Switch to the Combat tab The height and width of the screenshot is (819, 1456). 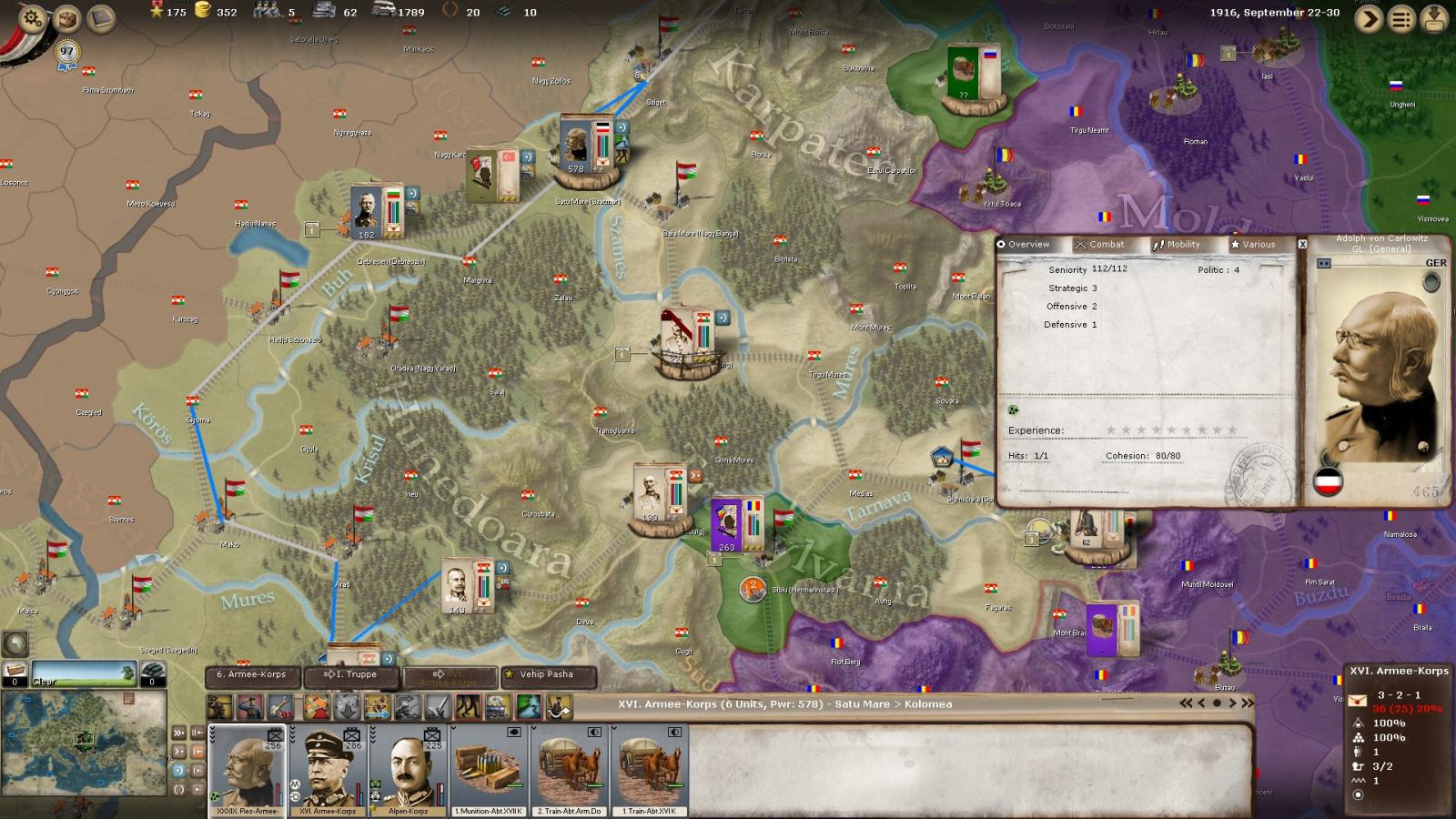1099,245
